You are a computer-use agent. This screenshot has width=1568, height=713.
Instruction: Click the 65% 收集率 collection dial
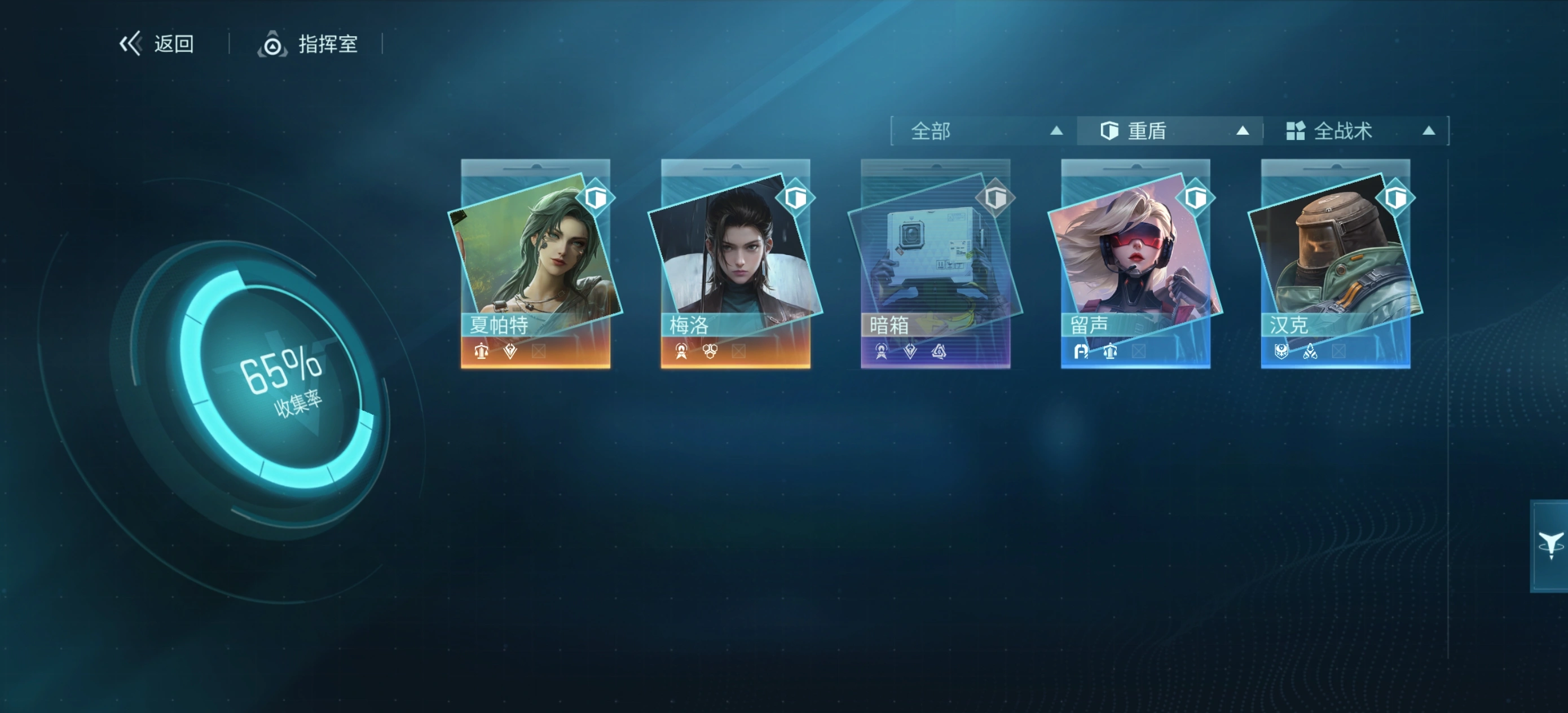click(x=280, y=381)
